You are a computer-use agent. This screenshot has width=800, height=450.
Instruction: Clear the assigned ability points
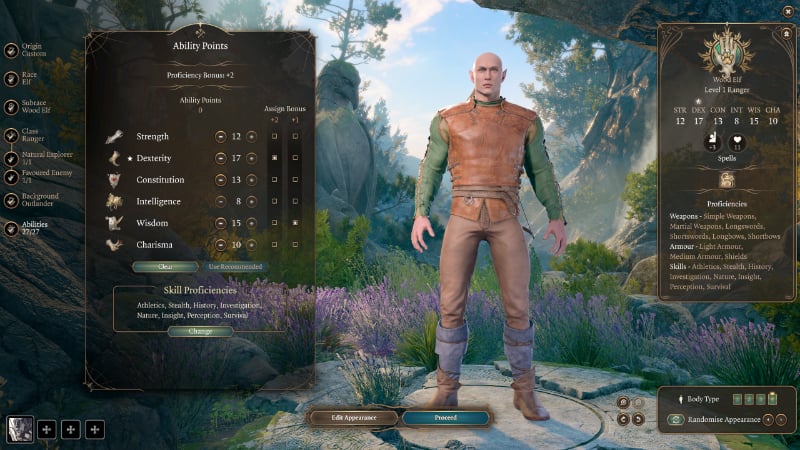tap(165, 267)
